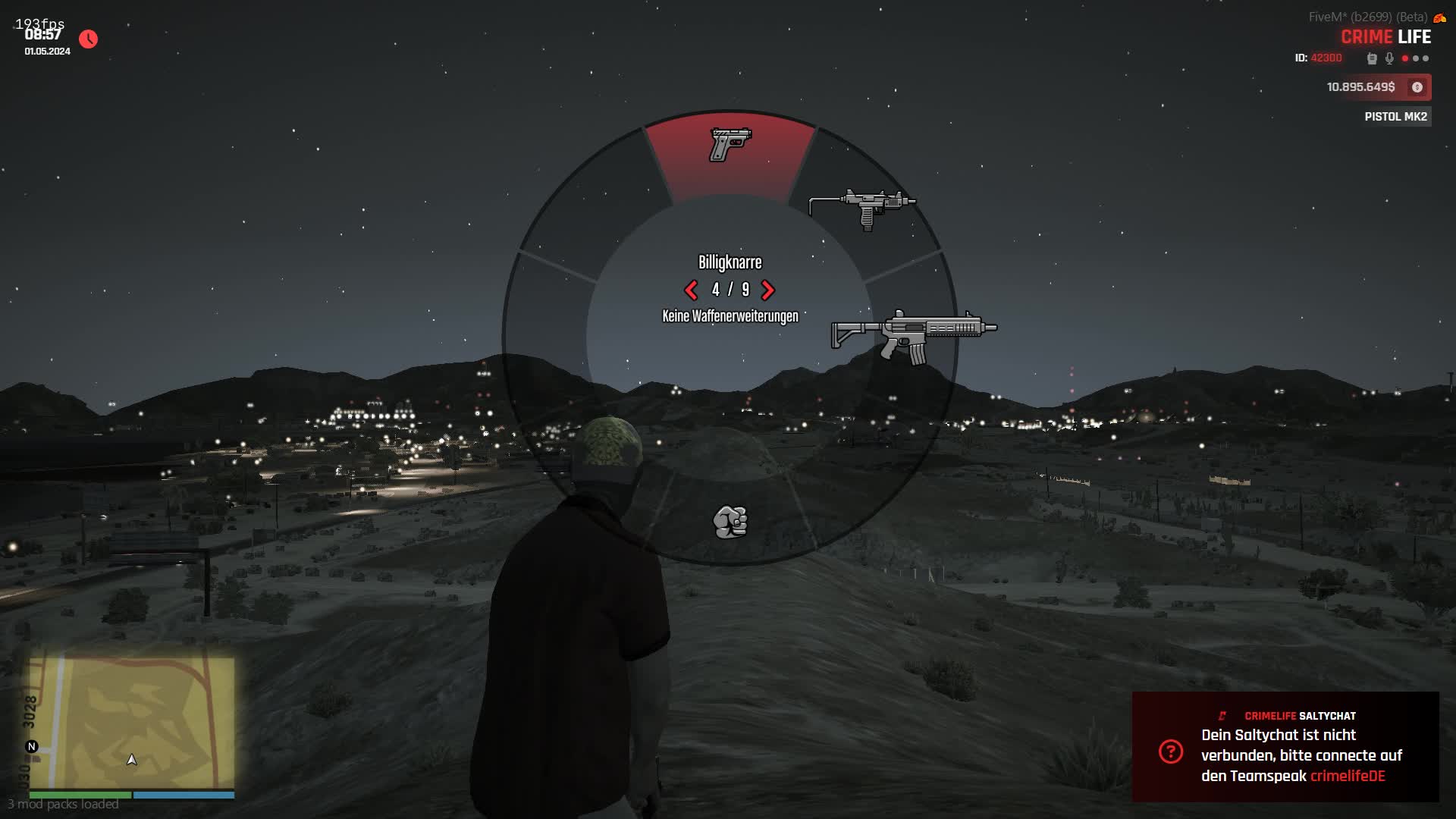Open the Saltychat not-connected notification
The width and height of the screenshot is (1456, 819).
pos(1285,747)
